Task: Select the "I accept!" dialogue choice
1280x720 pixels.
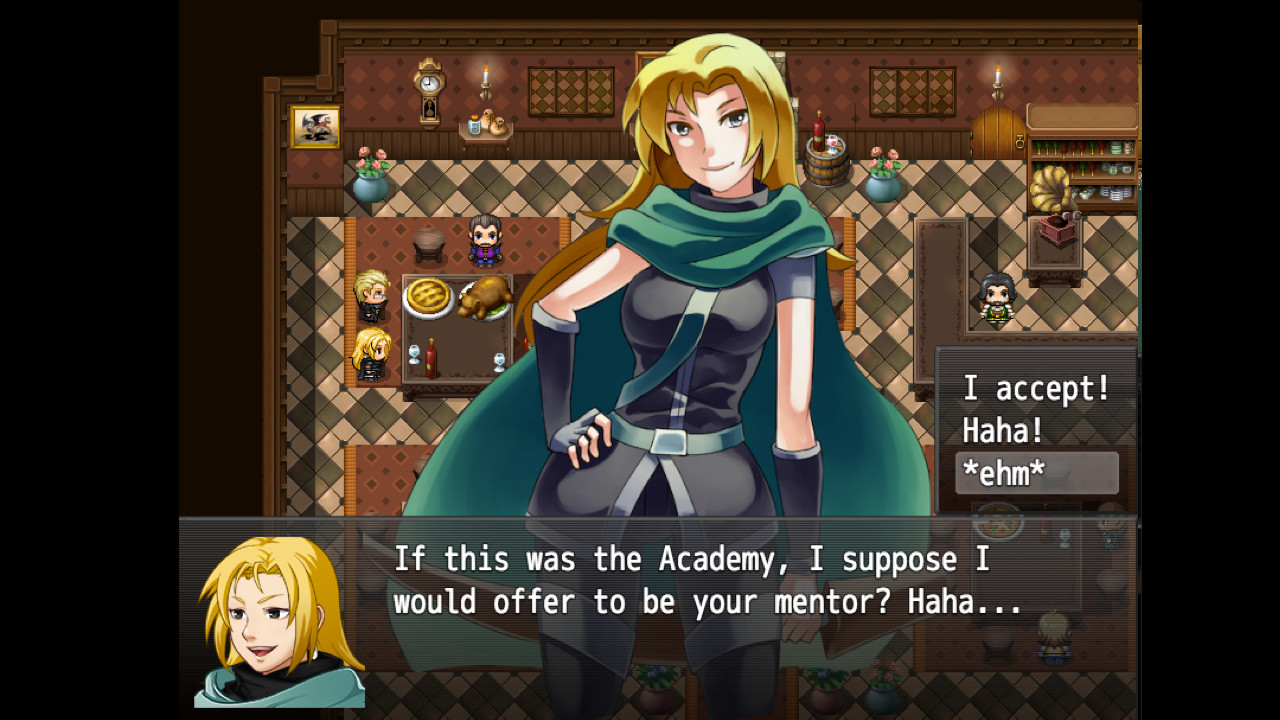Action: 1035,389
